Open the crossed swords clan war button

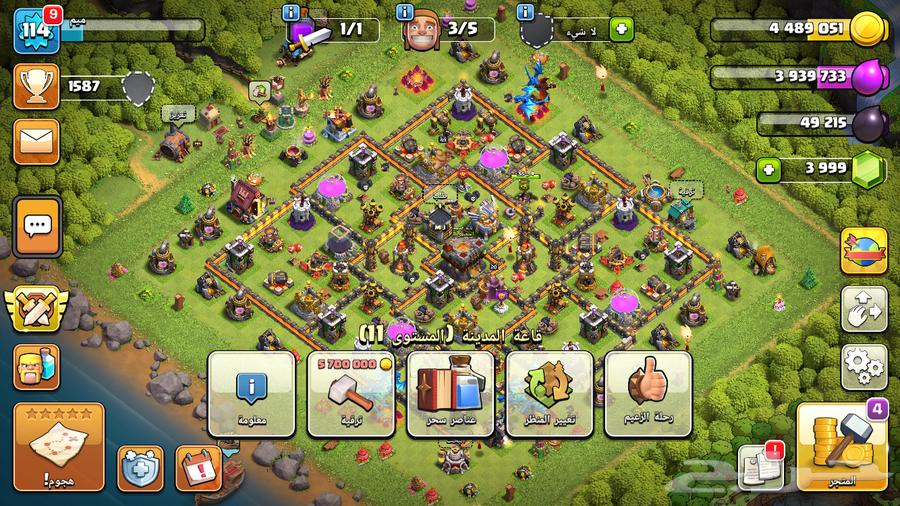tap(37, 309)
